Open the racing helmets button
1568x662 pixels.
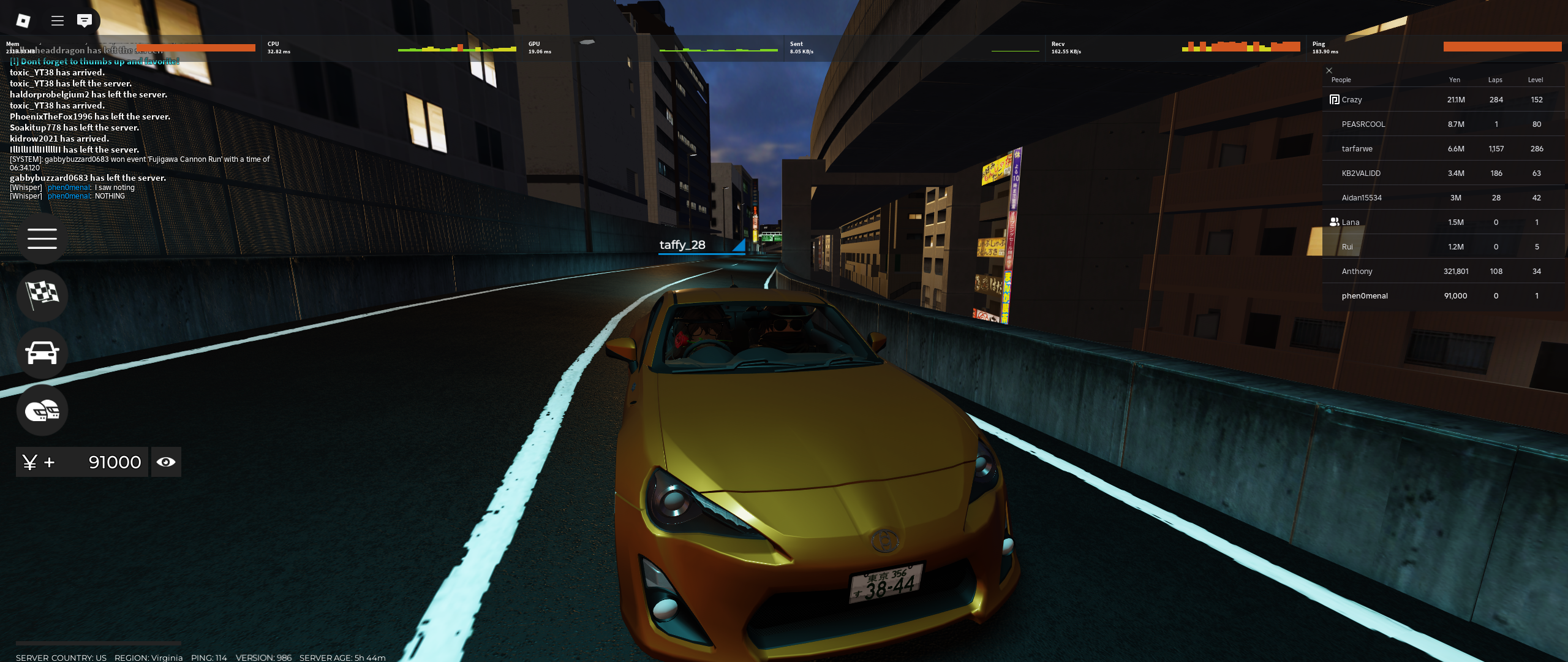click(x=42, y=410)
